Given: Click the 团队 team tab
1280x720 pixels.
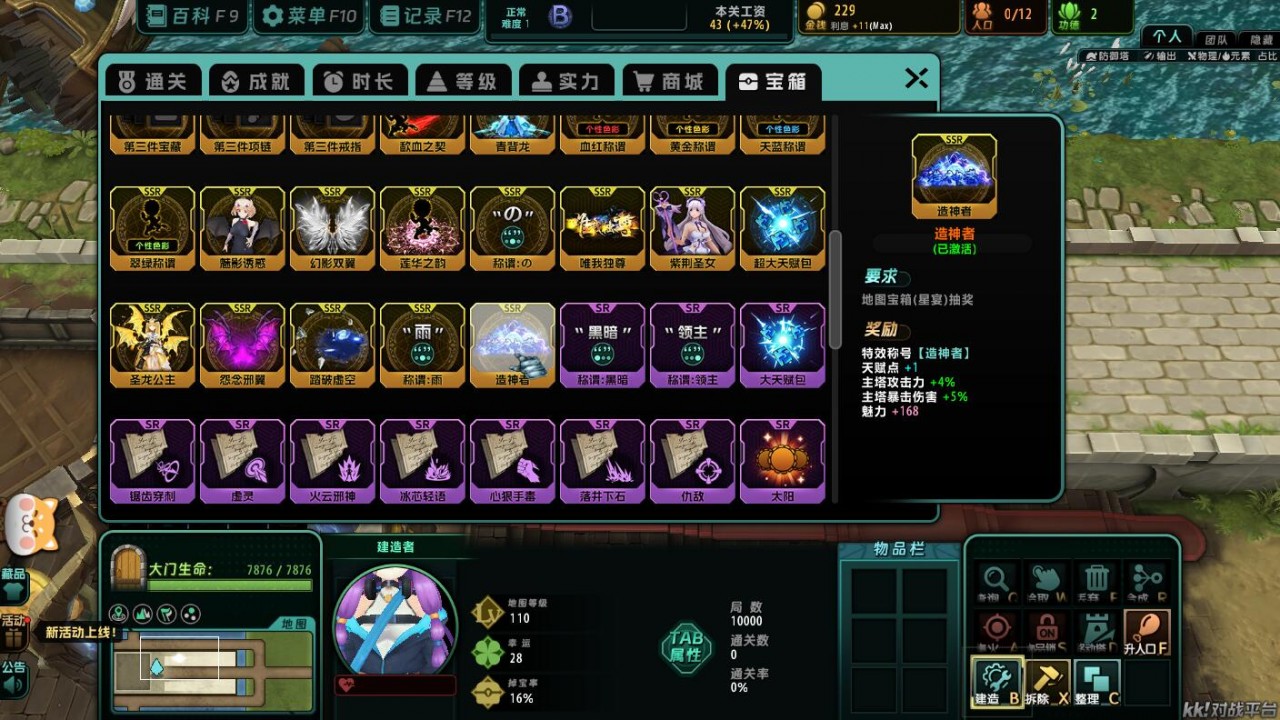Looking at the screenshot, I should [1217, 37].
